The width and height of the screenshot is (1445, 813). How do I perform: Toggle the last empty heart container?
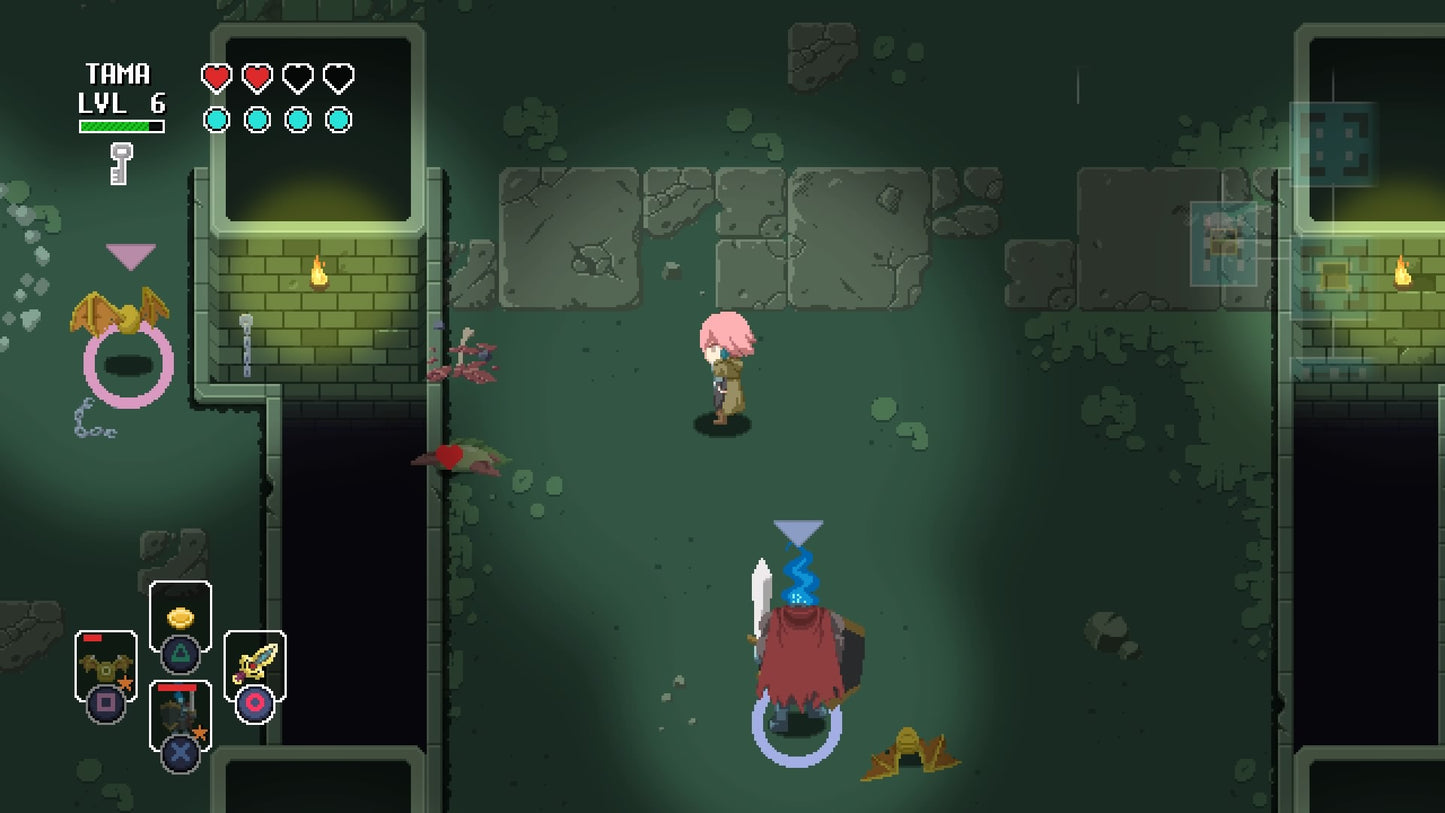(337, 76)
